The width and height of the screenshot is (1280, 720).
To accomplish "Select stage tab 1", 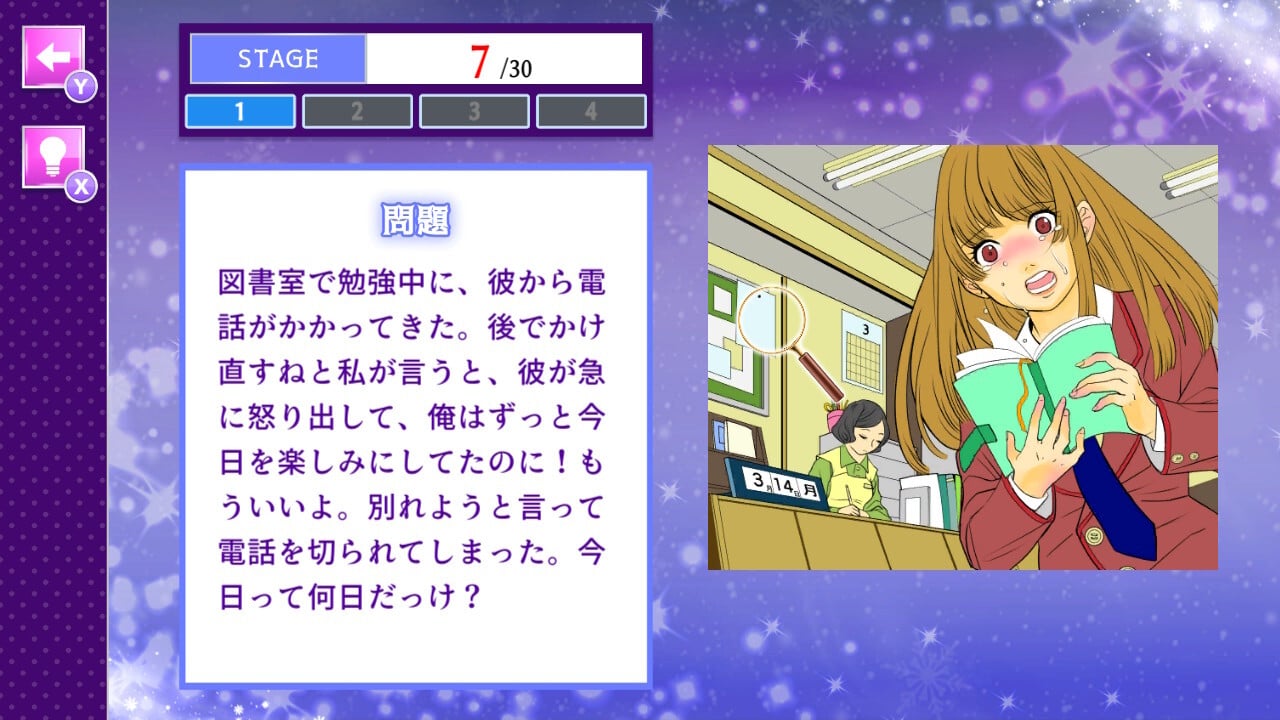I will pyautogui.click(x=240, y=111).
